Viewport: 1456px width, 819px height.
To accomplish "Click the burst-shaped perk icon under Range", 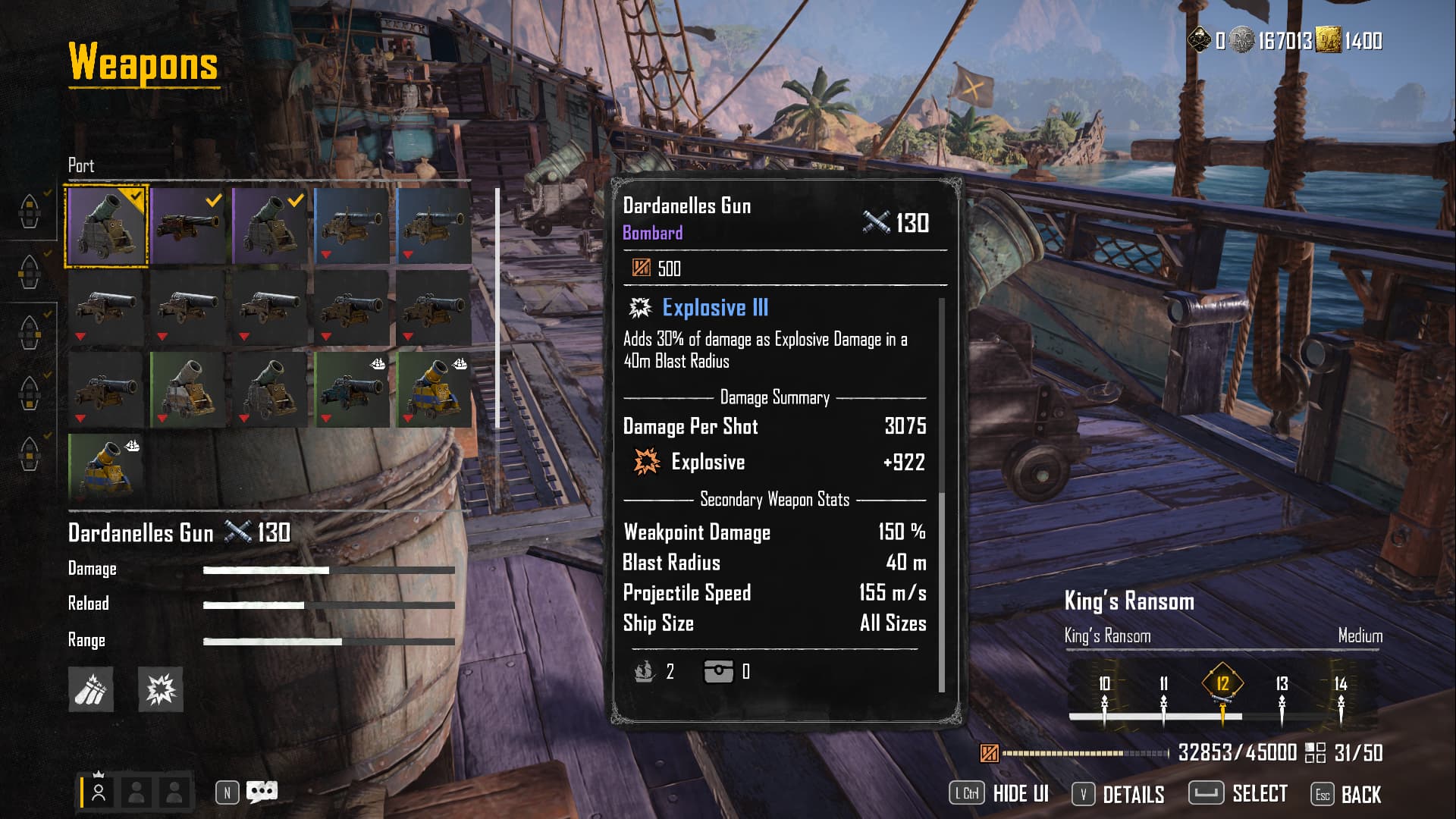I will (161, 689).
